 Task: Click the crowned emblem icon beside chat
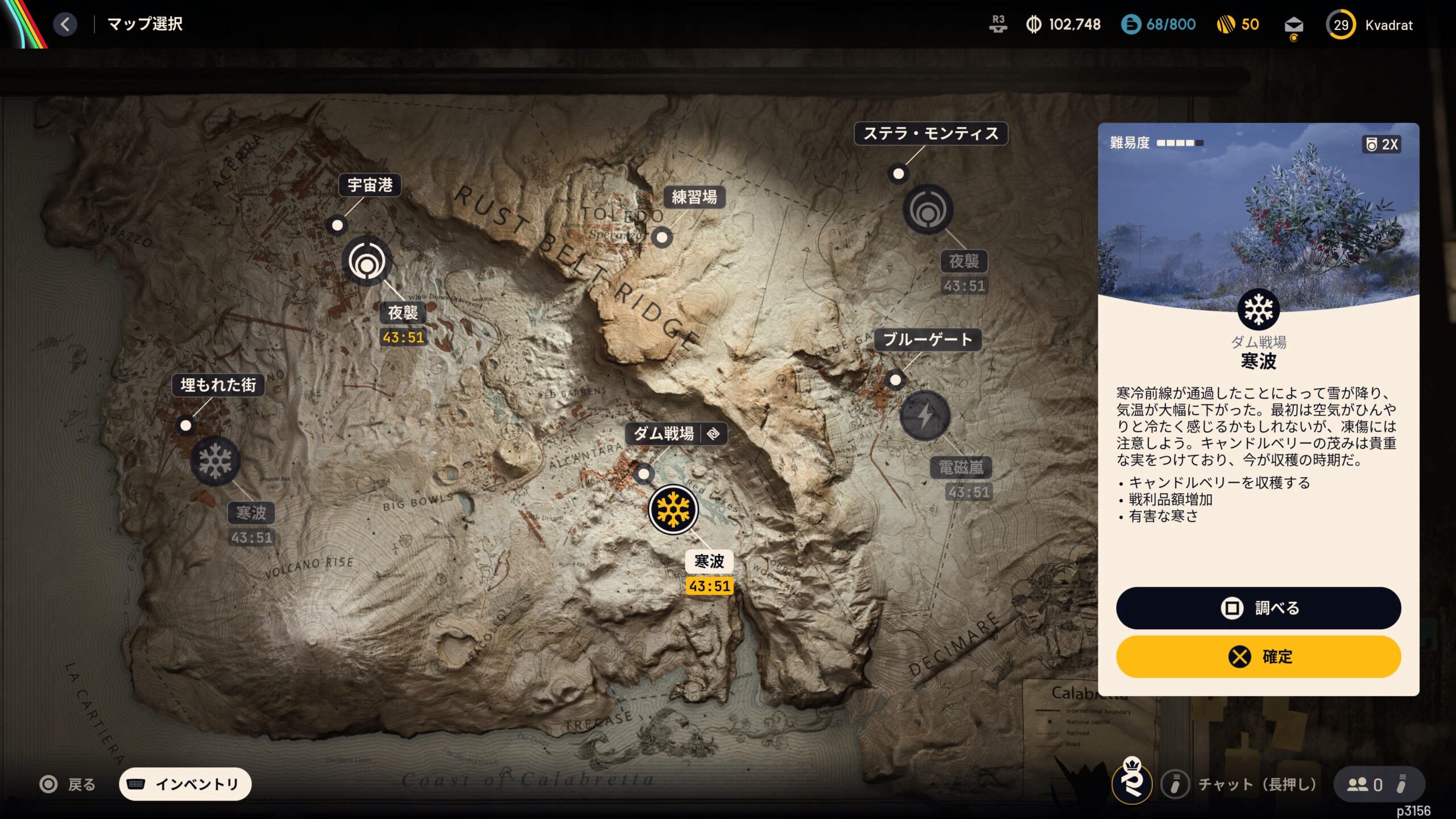(1132, 783)
